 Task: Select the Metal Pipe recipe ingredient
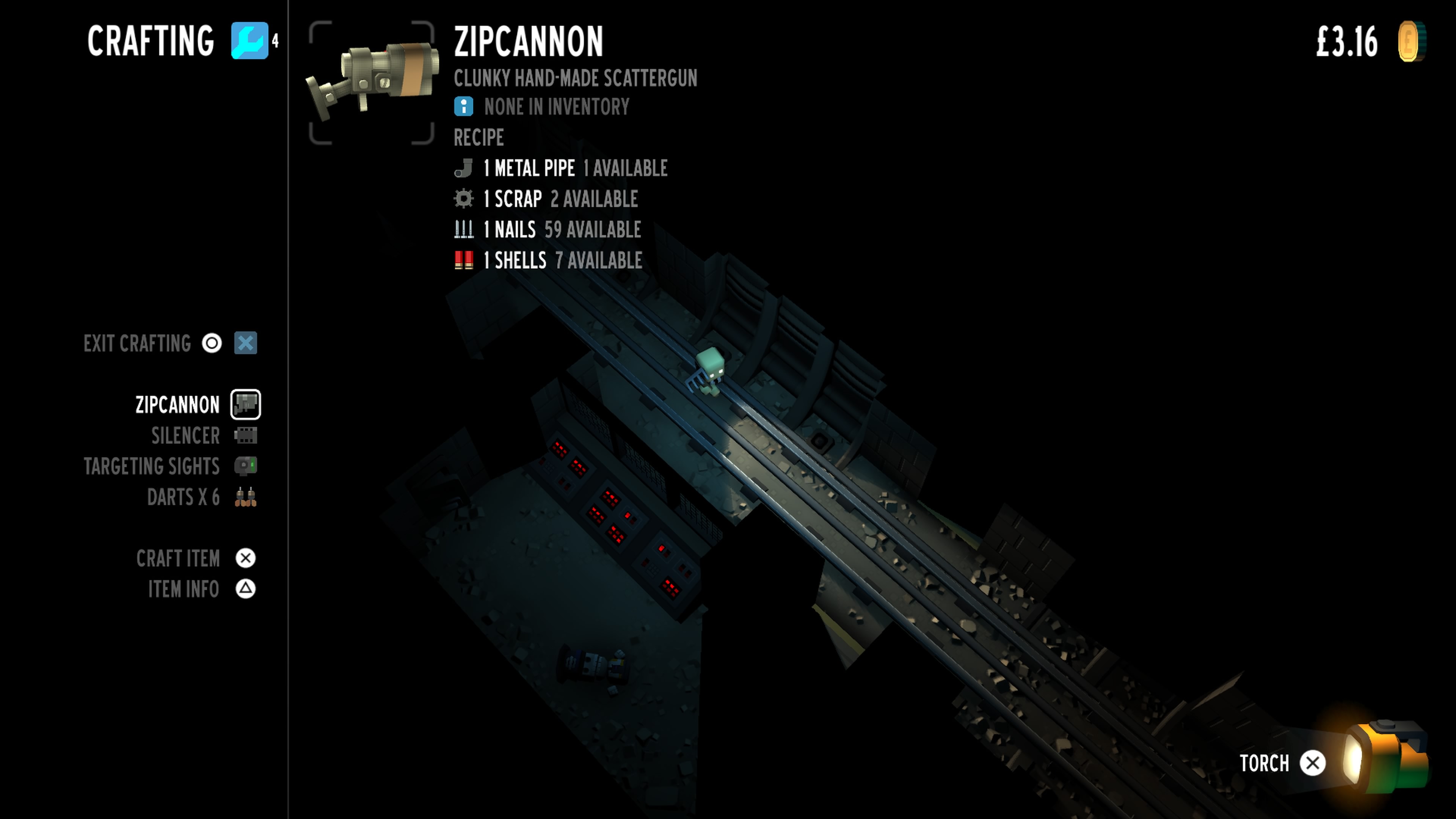point(534,168)
